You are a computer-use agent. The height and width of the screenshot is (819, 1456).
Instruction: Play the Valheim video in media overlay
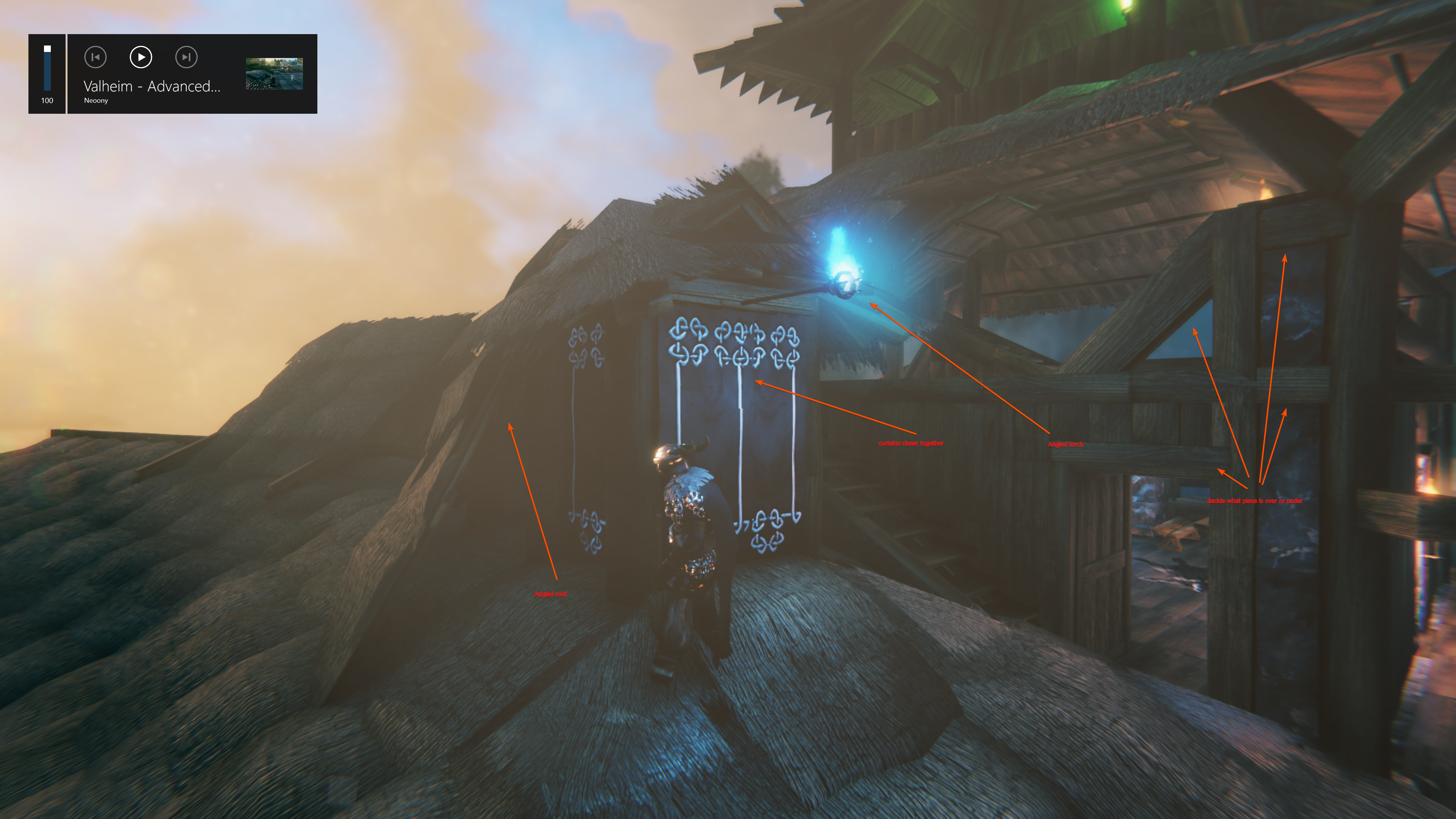tap(141, 57)
